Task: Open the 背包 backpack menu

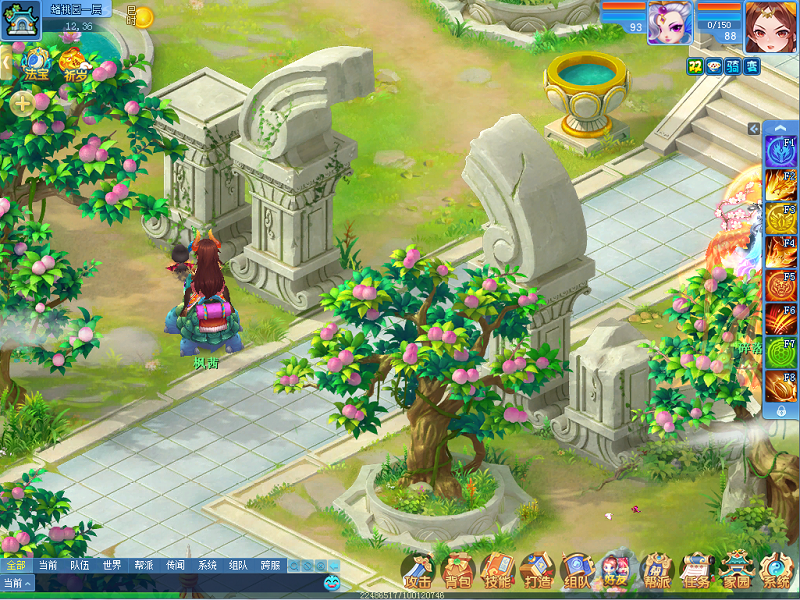Action: coord(458,571)
